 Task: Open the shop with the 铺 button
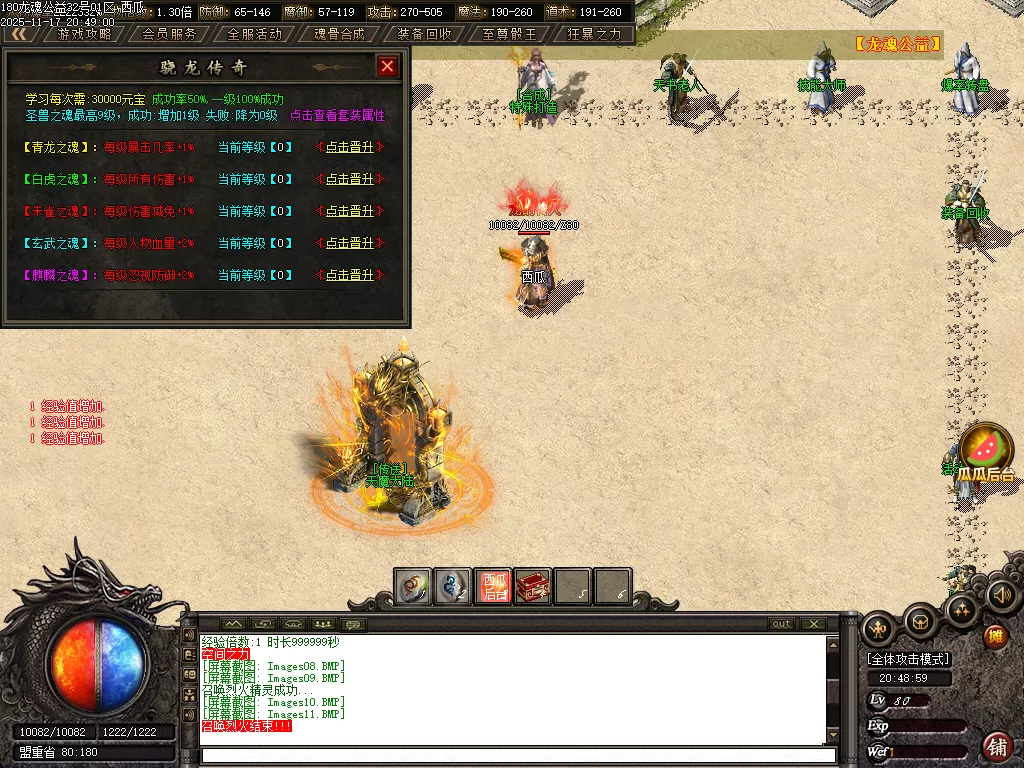(x=997, y=745)
